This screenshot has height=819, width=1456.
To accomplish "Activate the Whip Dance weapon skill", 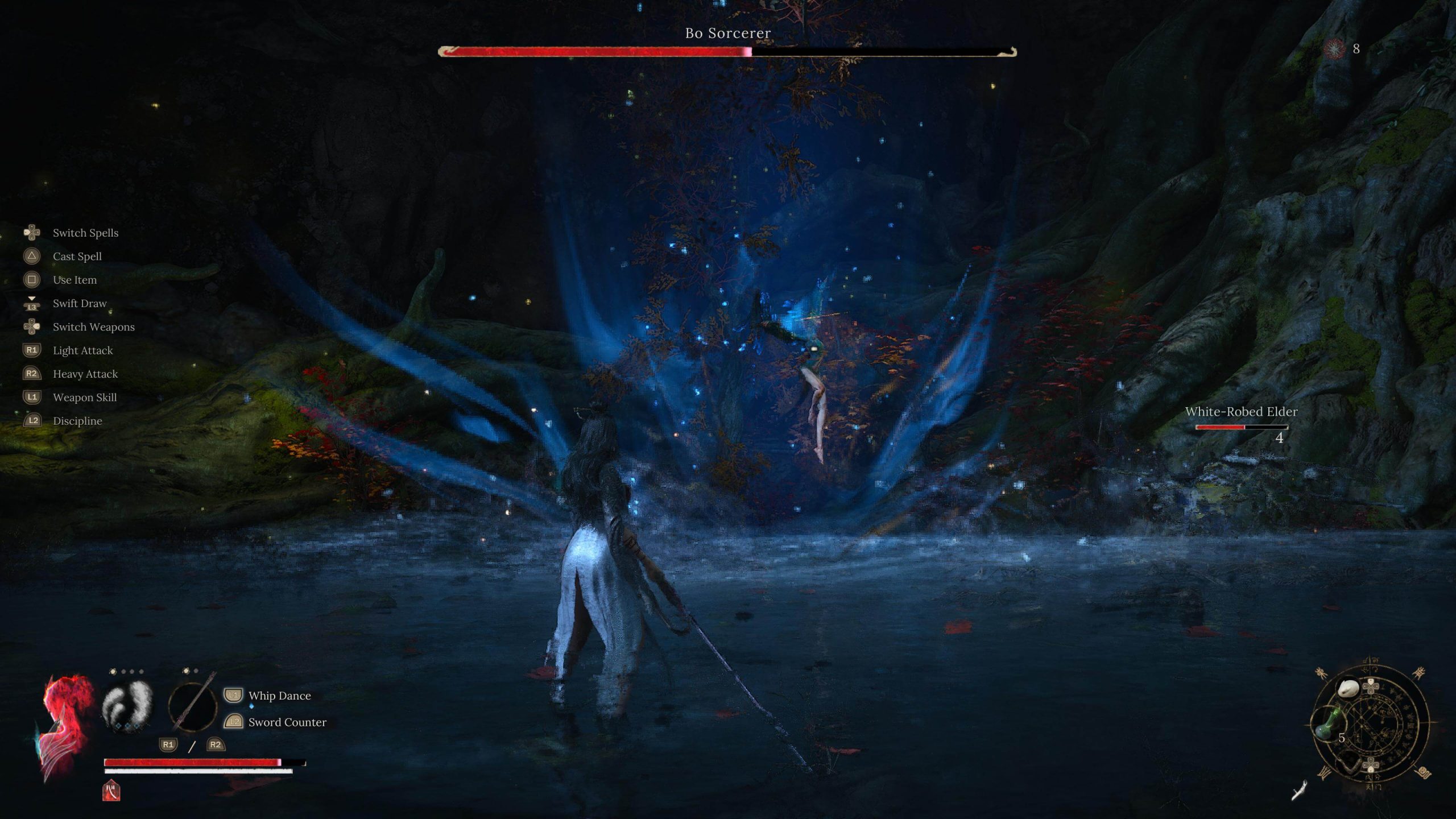I will (x=279, y=696).
